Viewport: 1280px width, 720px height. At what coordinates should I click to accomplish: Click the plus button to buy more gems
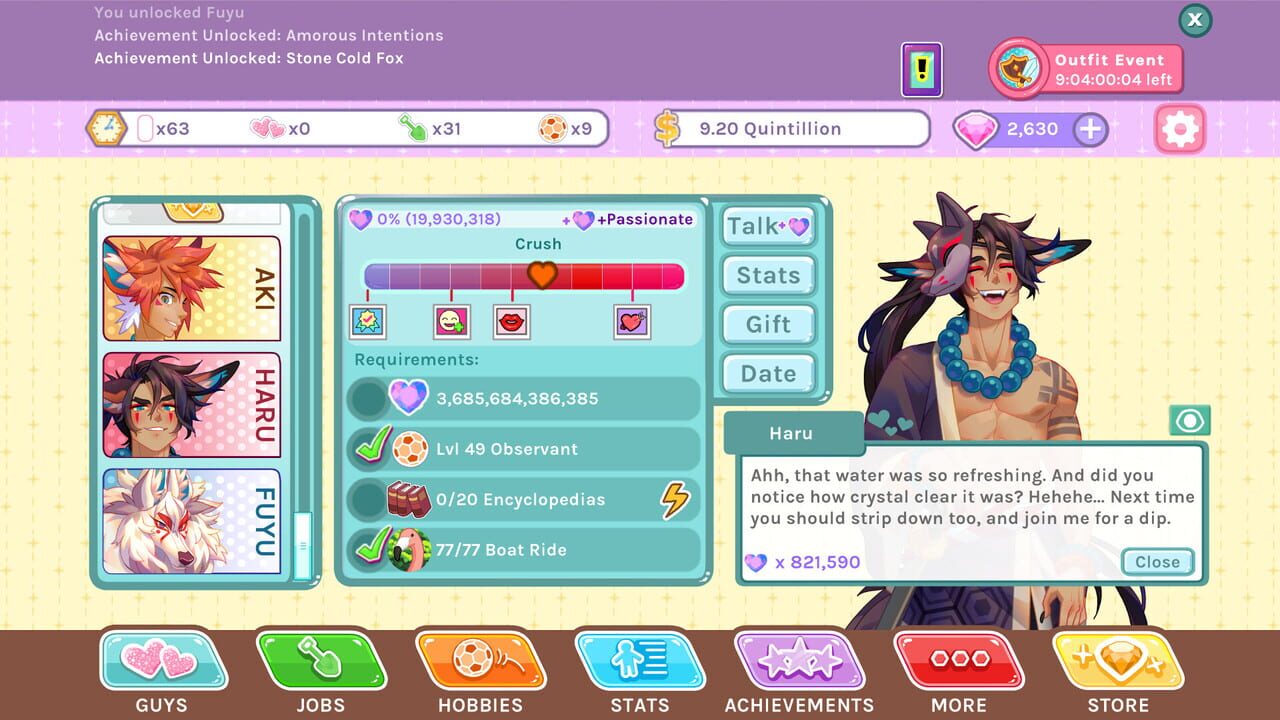point(1090,129)
